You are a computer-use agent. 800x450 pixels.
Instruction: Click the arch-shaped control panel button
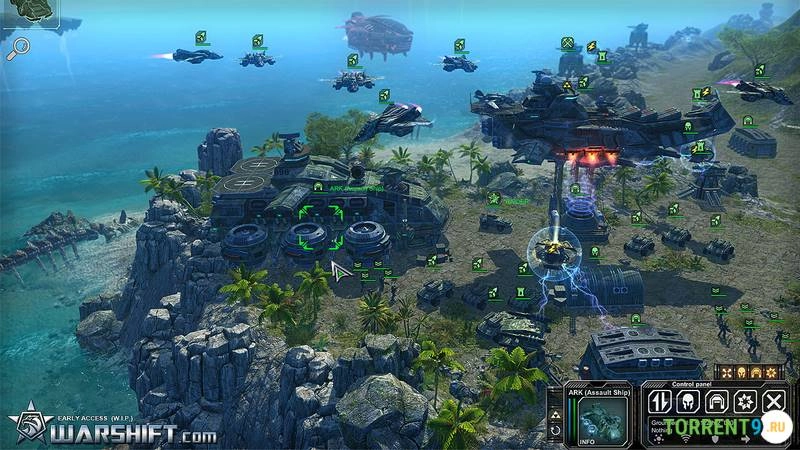coord(715,402)
